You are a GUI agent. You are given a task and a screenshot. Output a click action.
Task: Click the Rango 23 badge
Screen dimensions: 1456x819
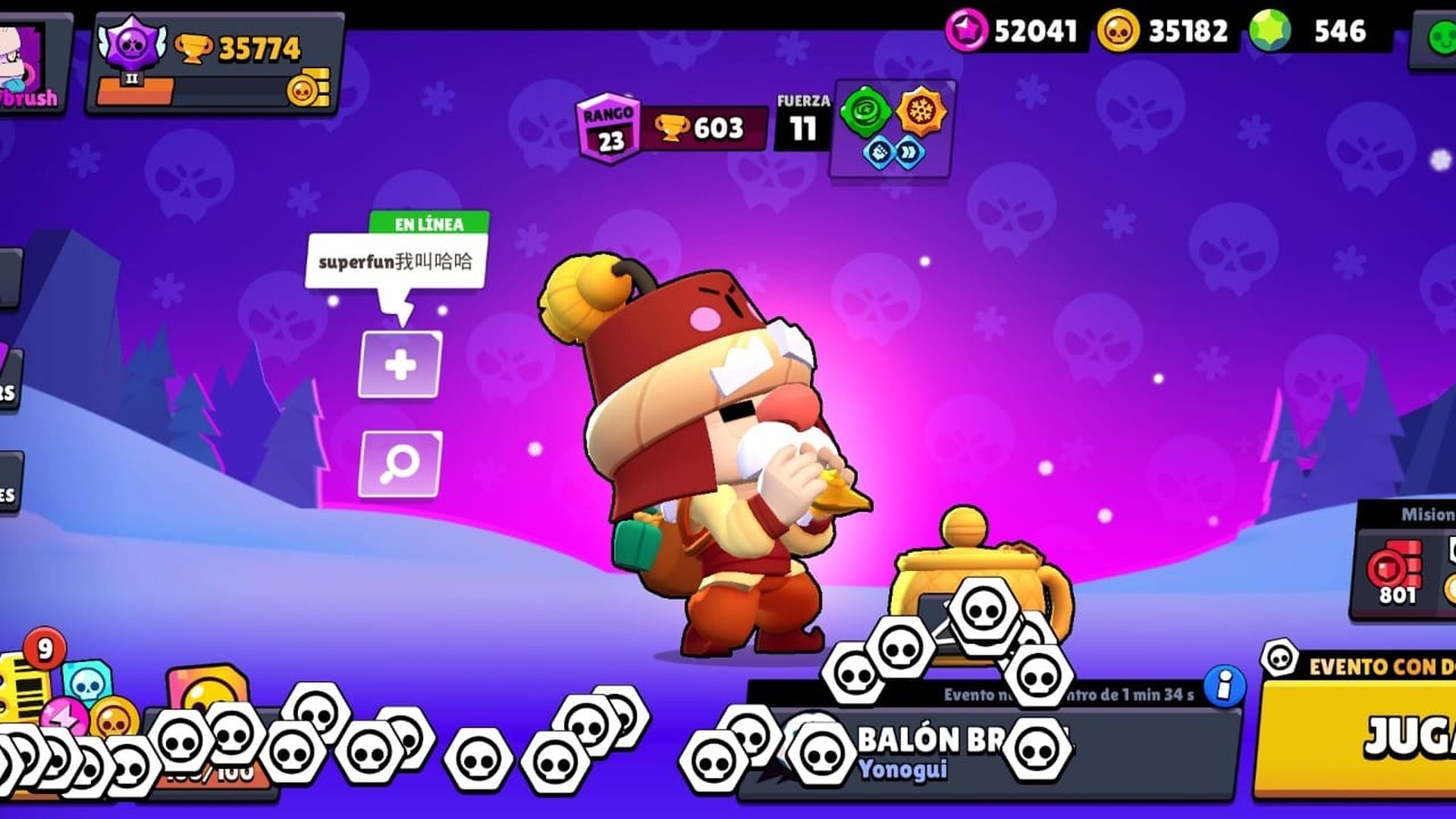tap(611, 124)
